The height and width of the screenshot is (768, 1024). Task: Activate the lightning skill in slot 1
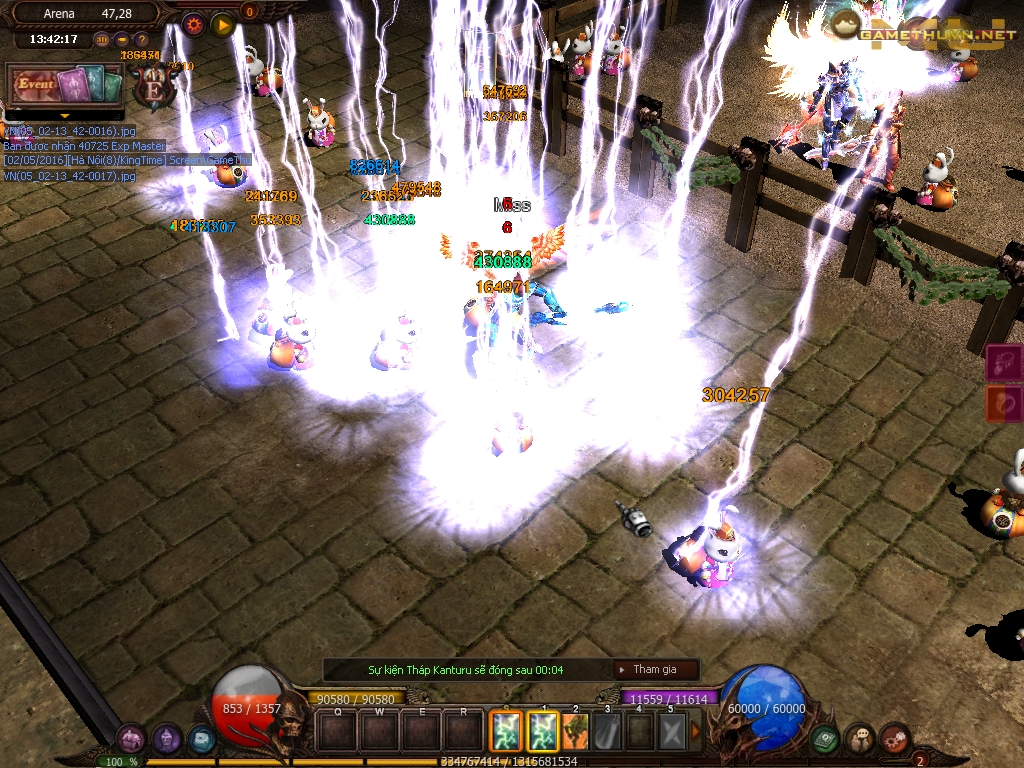coord(542,731)
